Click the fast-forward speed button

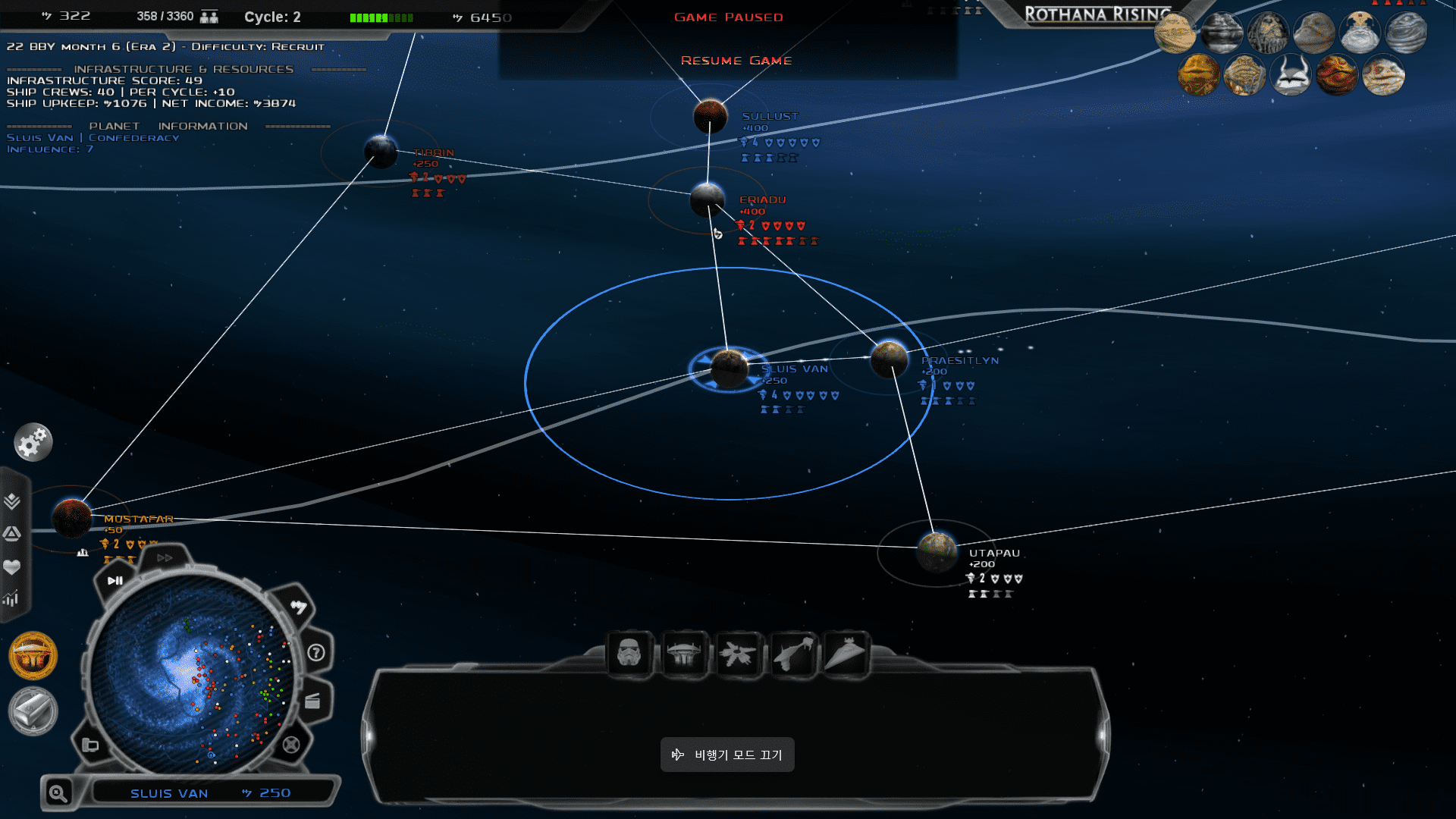165,558
